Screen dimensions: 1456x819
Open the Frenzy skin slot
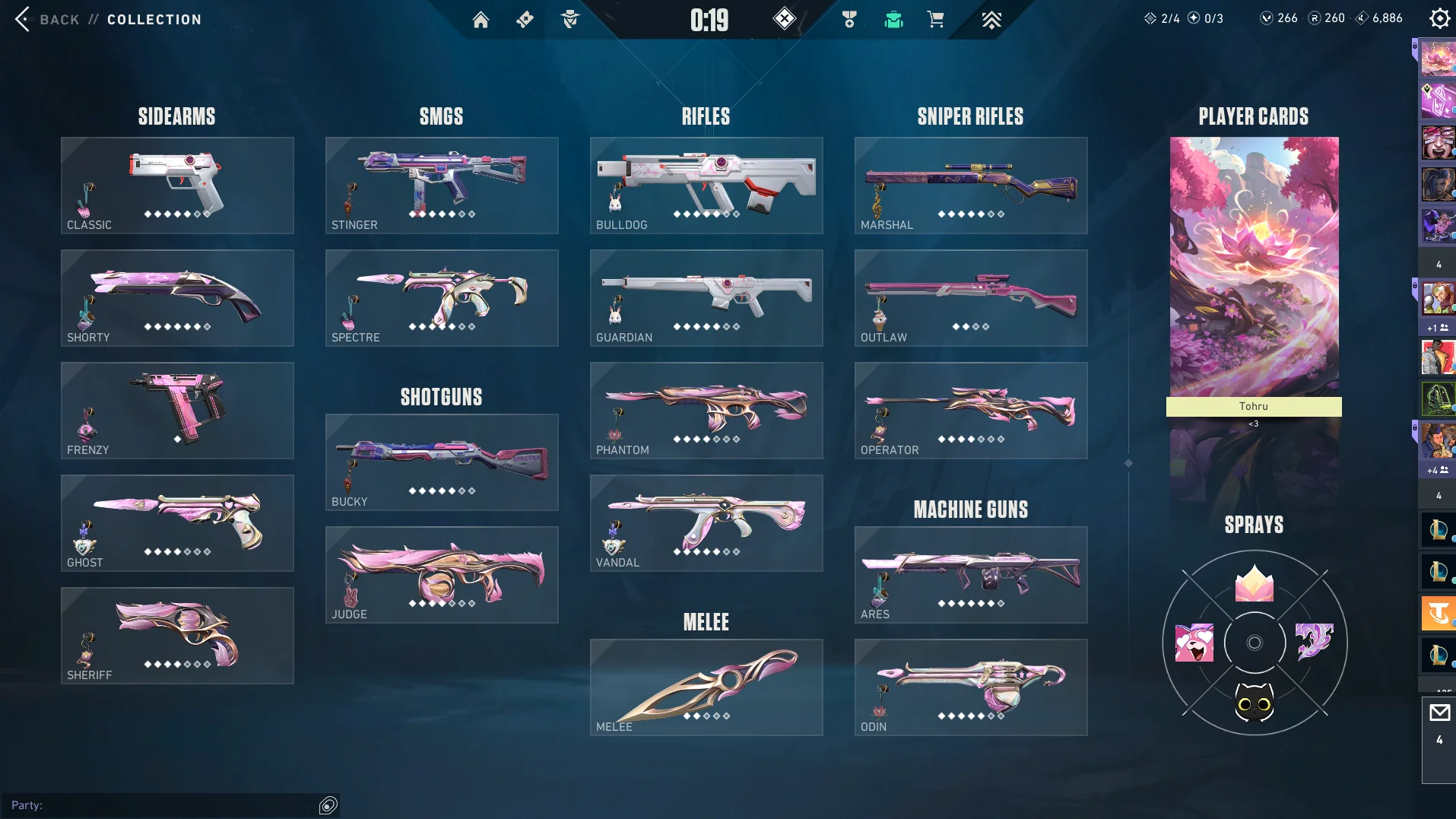pyautogui.click(x=177, y=411)
